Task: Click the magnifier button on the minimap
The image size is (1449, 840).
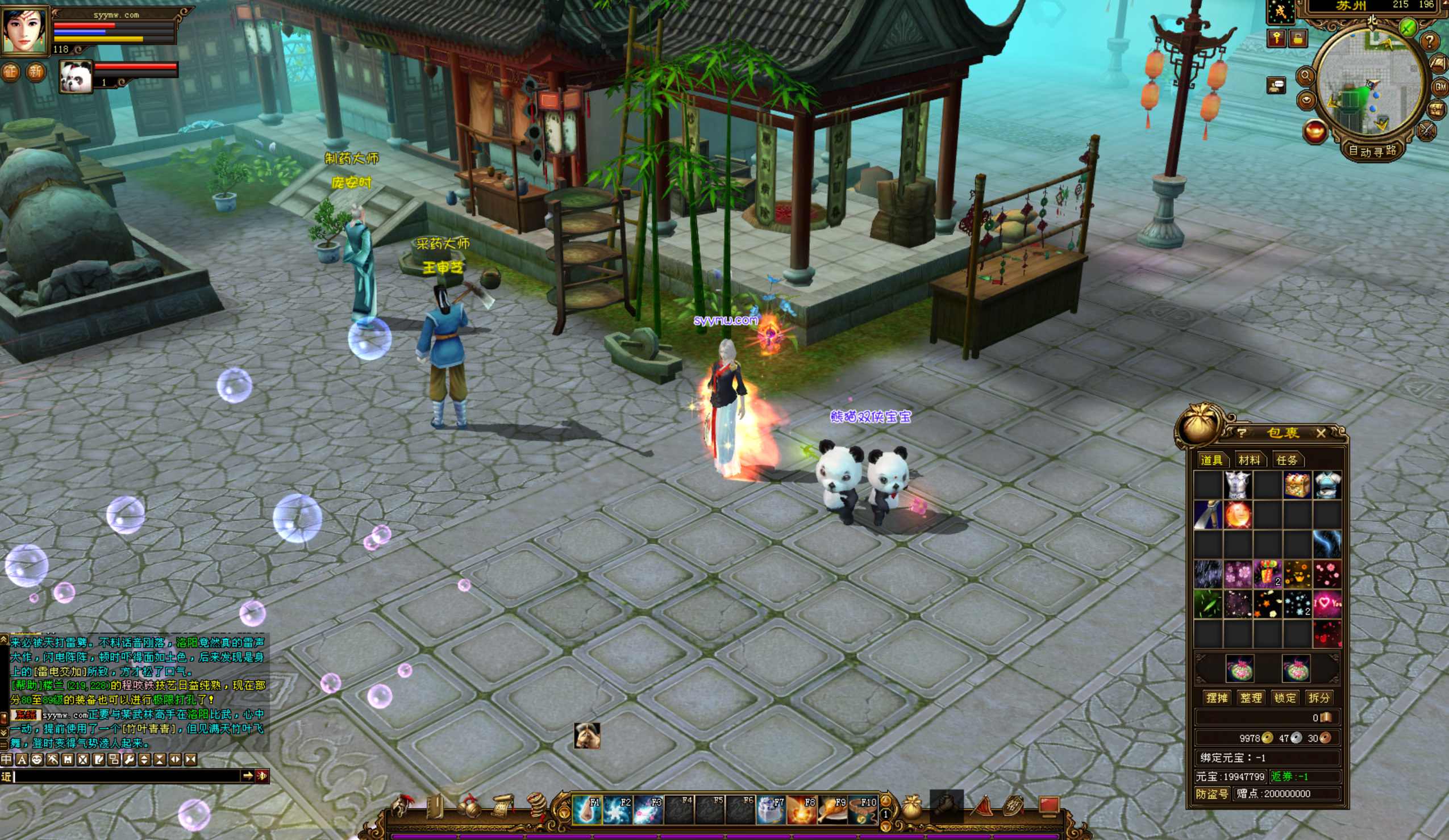Action: pyautogui.click(x=1305, y=76)
